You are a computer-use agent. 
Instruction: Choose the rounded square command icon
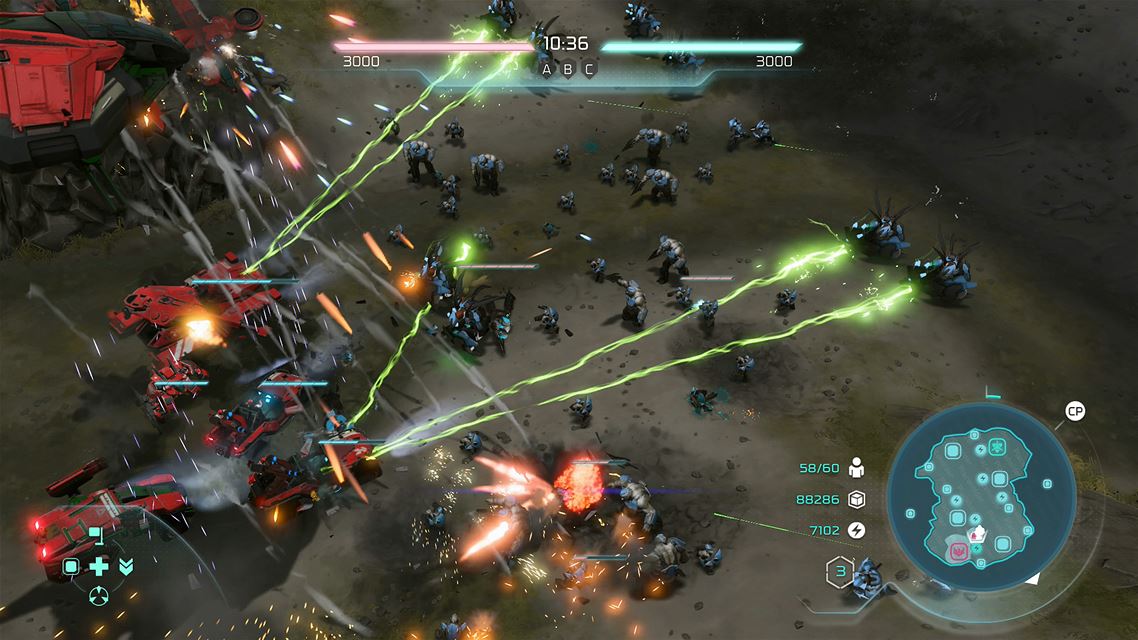pyautogui.click(x=72, y=567)
